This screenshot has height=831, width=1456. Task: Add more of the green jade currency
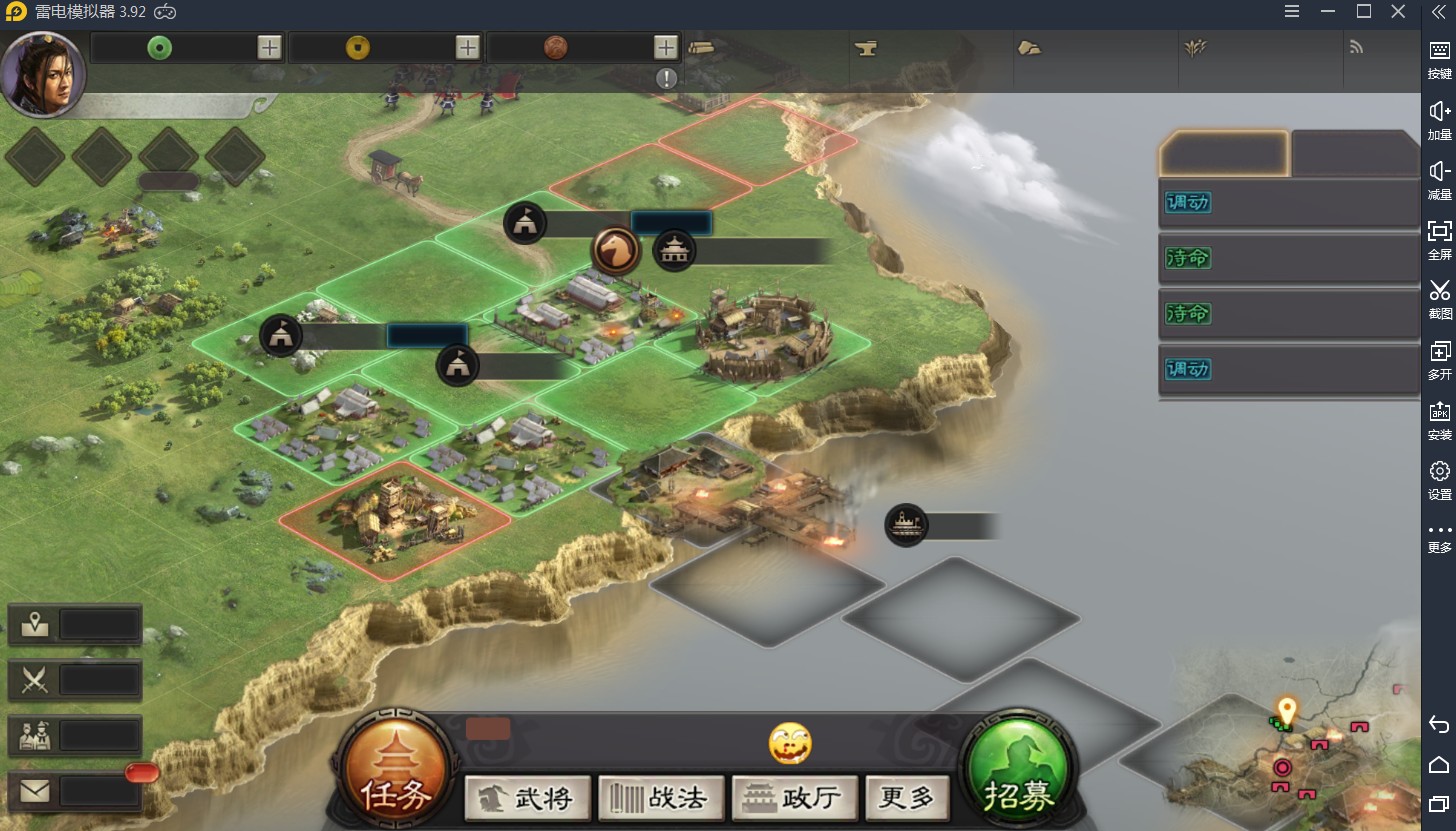(269, 47)
